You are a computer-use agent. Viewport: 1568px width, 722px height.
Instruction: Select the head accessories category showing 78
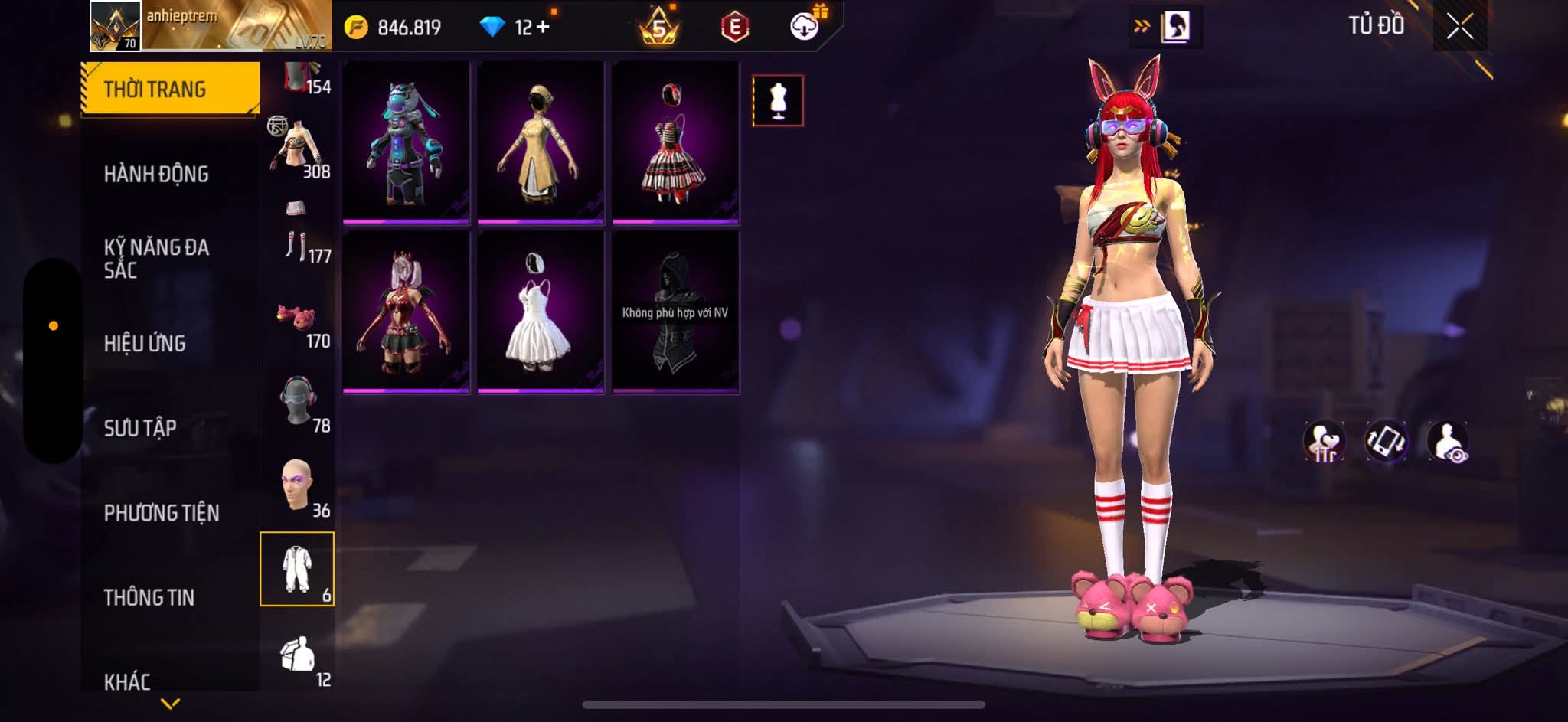[298, 405]
